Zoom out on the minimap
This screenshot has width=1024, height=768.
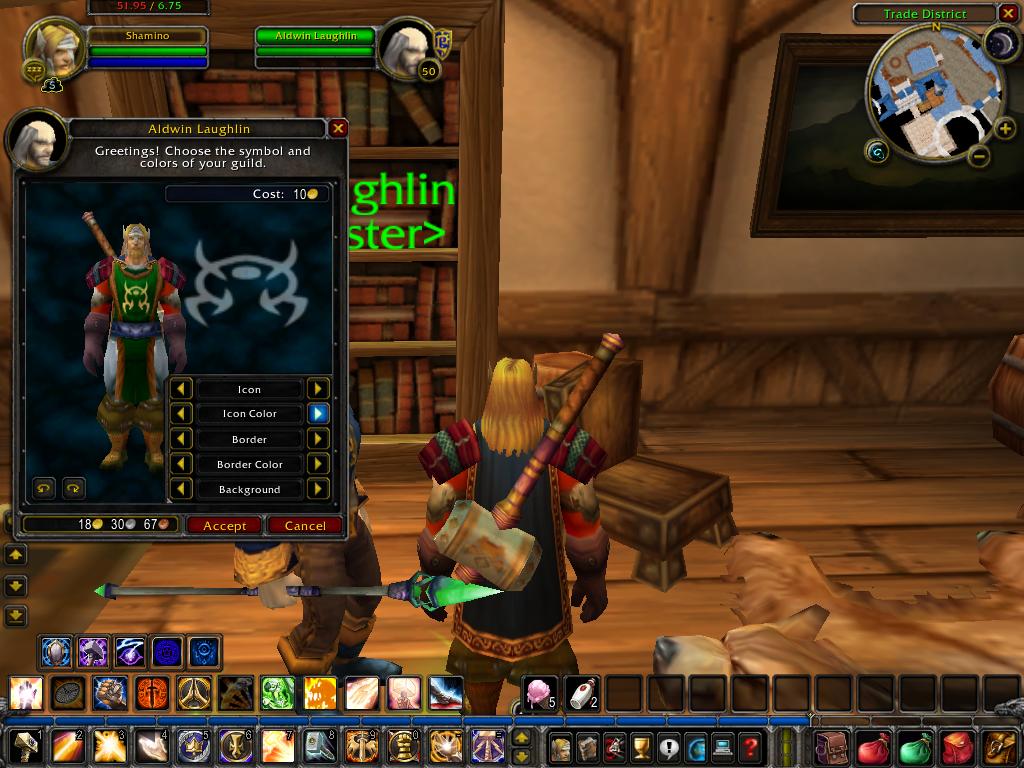pyautogui.click(x=980, y=156)
